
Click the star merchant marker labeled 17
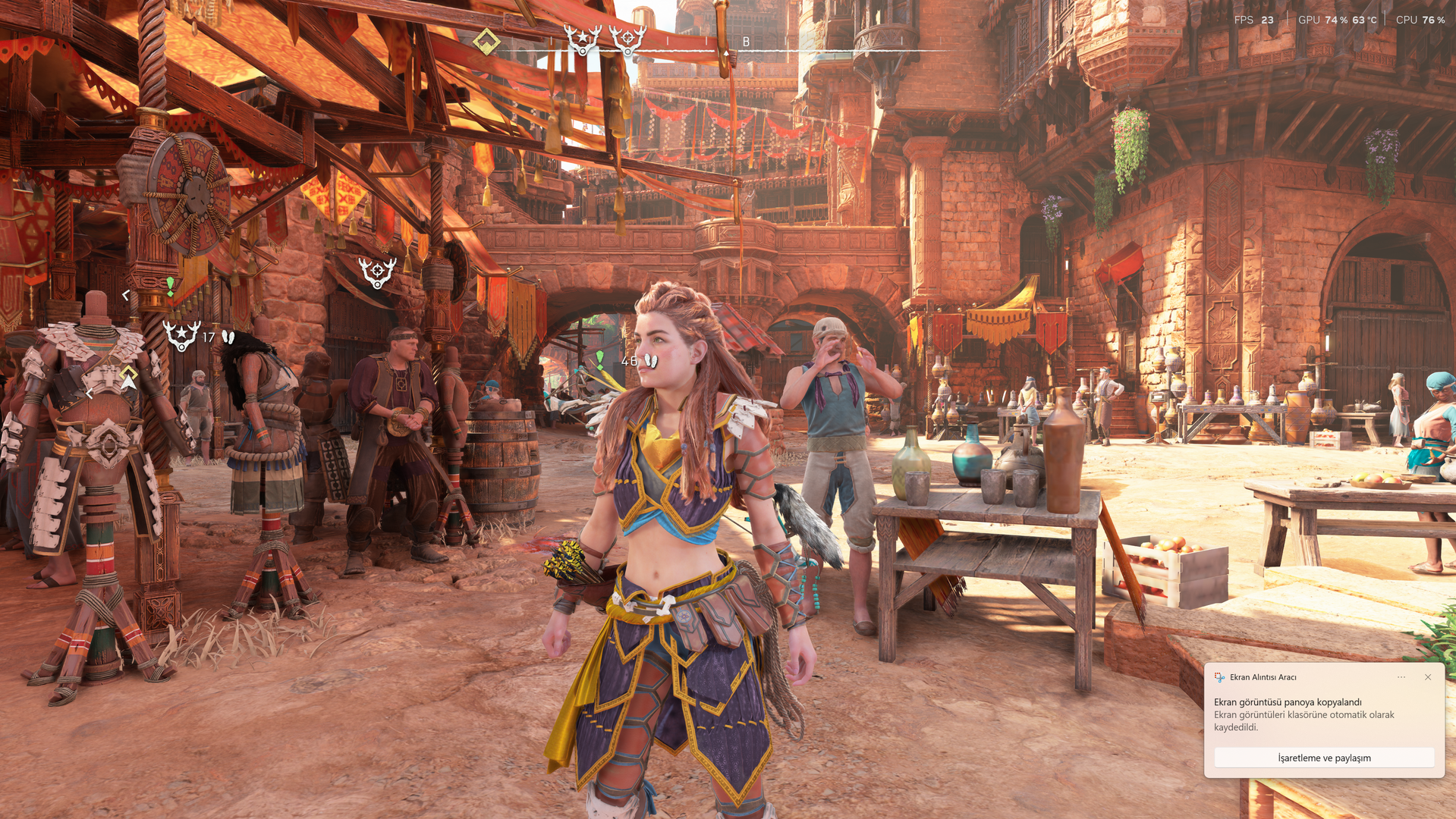182,335
